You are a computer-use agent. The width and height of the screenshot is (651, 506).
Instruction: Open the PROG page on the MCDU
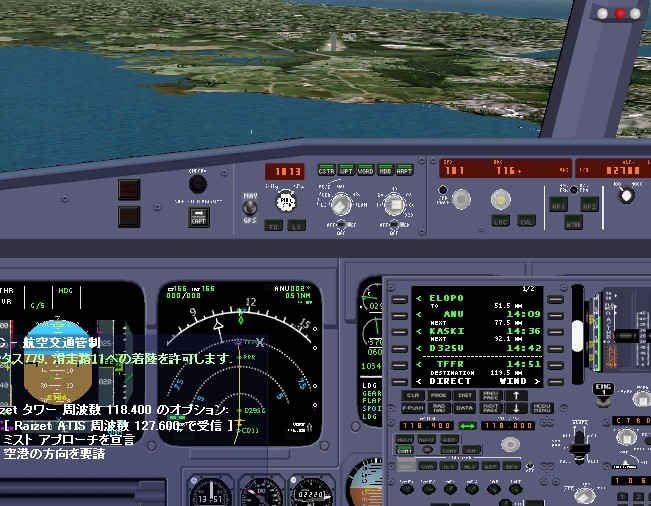pos(439,395)
